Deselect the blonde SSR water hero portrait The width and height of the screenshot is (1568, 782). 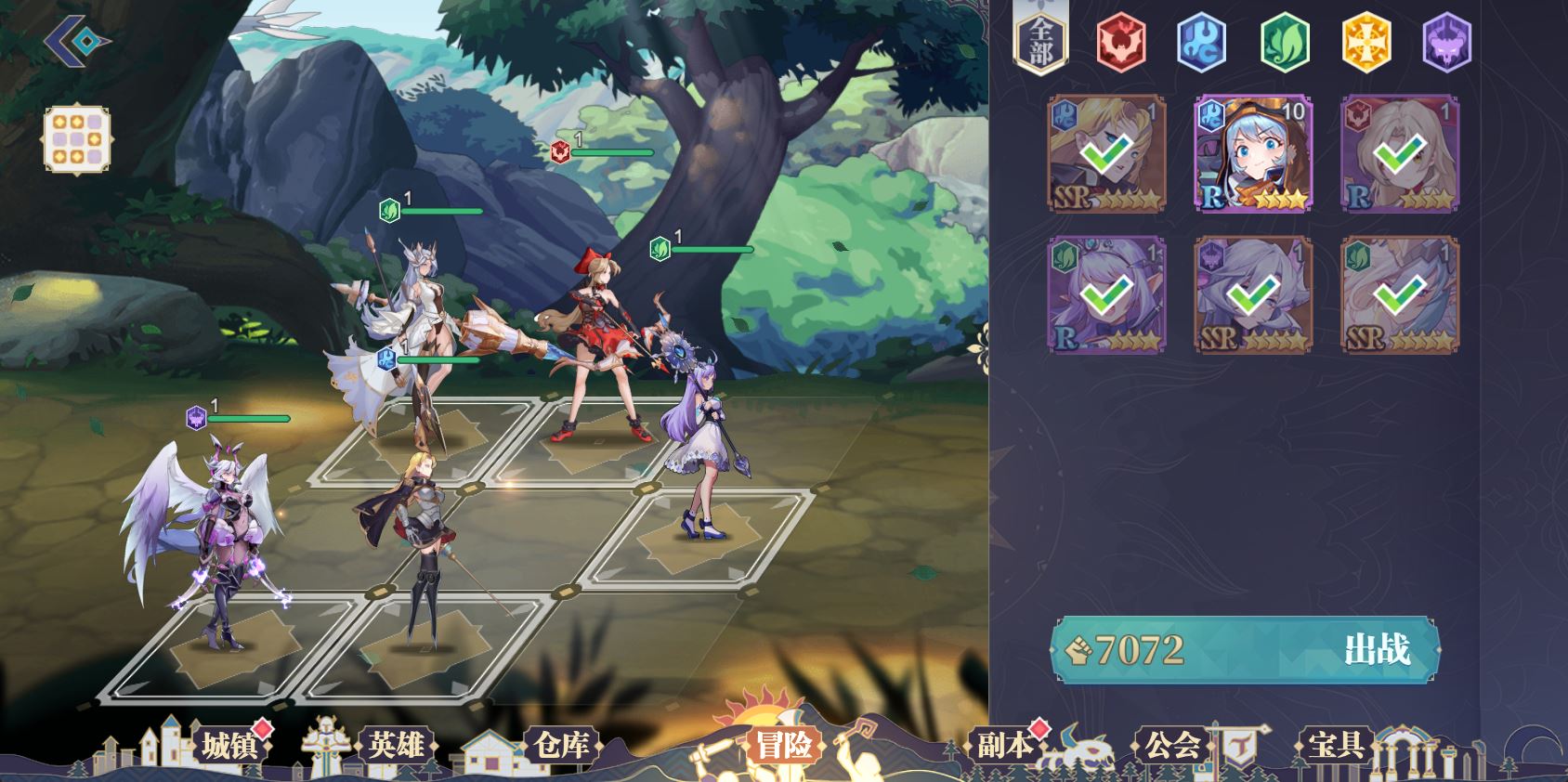[x=1106, y=154]
